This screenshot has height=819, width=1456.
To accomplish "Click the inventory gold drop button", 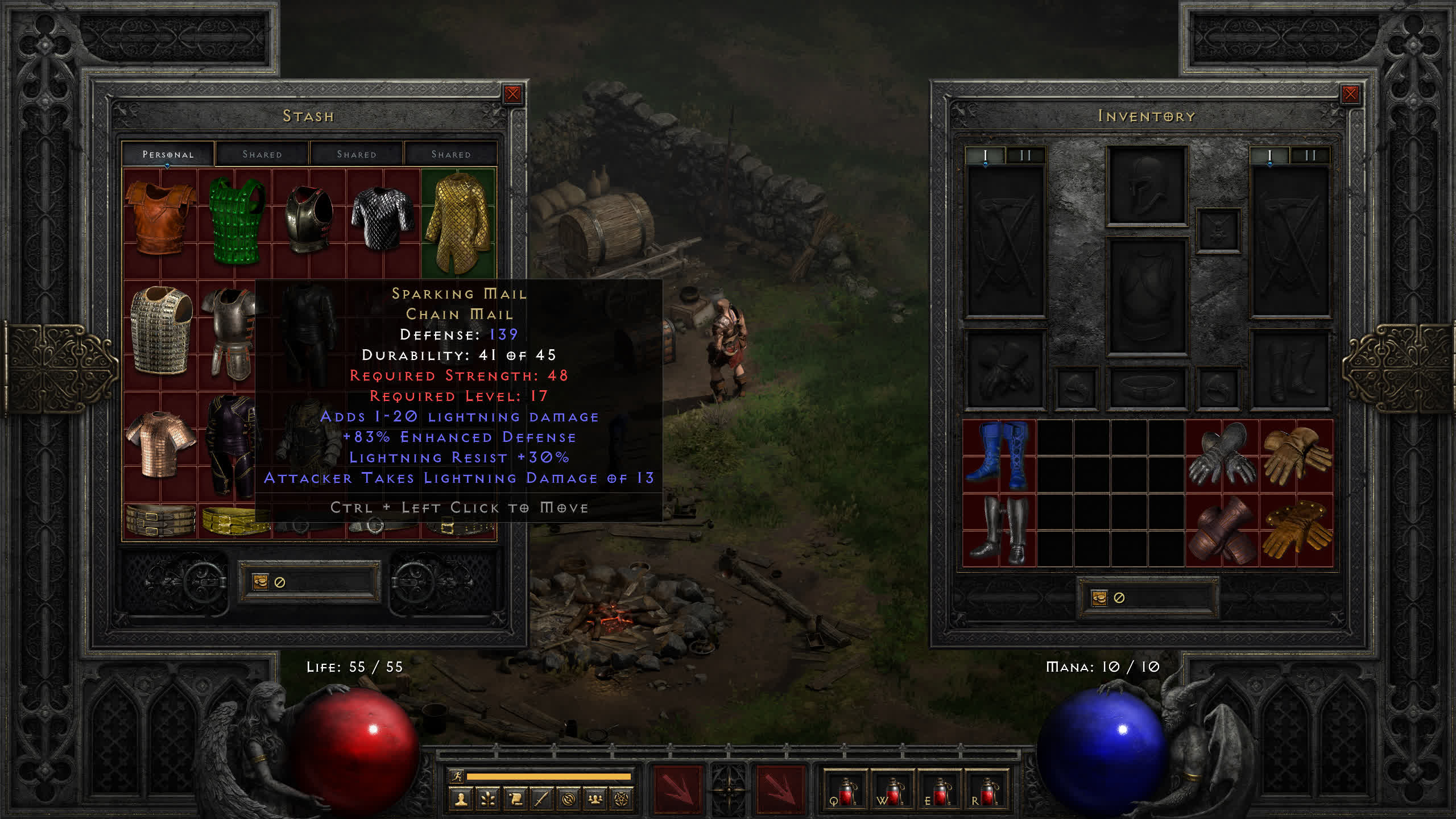I will point(1099,598).
